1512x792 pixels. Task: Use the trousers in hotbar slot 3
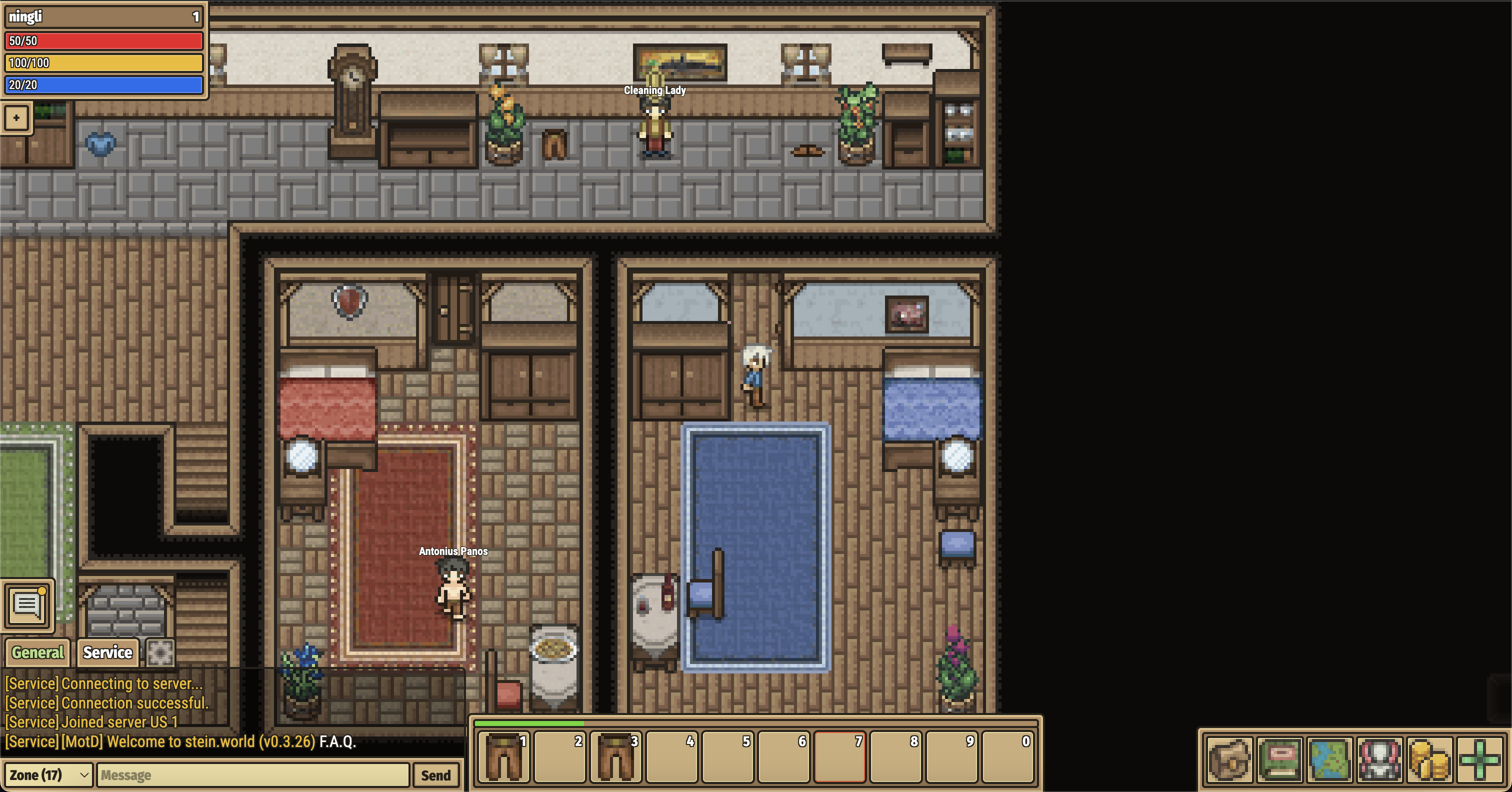pos(615,757)
